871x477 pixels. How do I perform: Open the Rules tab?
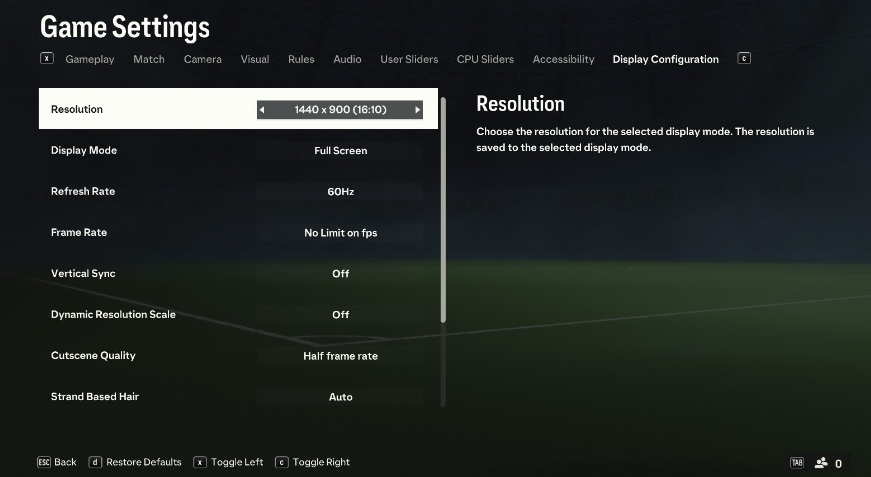(301, 59)
